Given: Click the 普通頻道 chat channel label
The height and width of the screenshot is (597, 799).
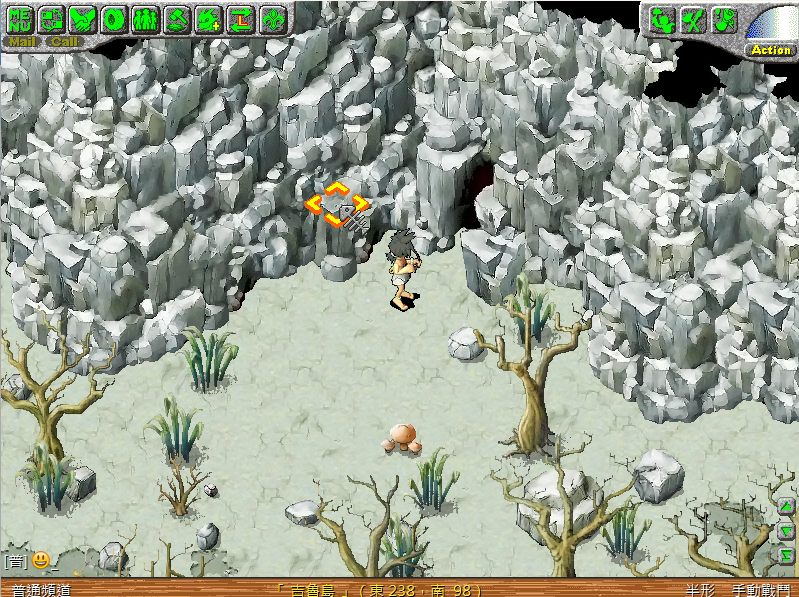Looking at the screenshot, I should pos(42,590).
